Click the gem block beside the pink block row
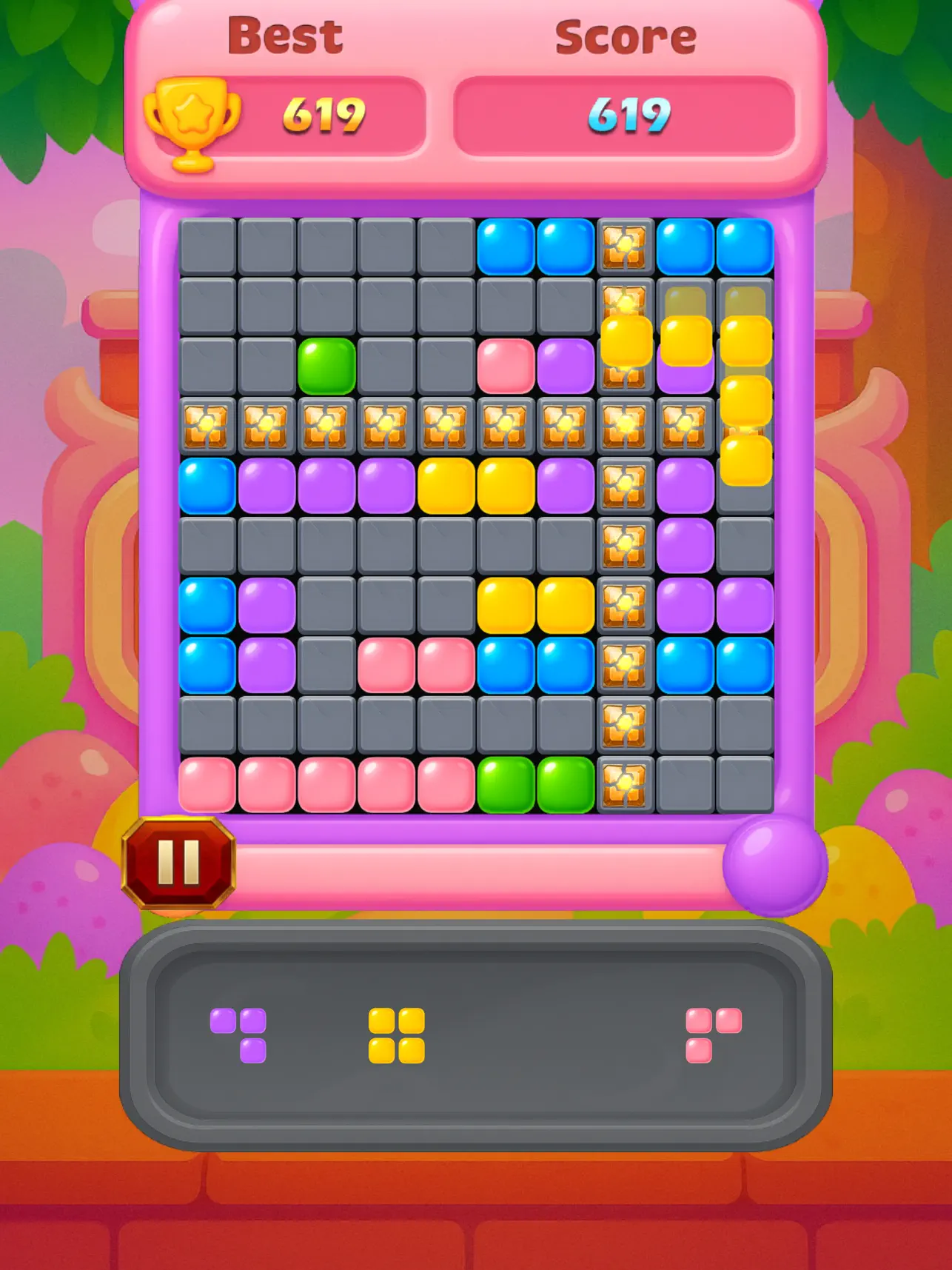Image resolution: width=952 pixels, height=1270 pixels. pos(625,663)
